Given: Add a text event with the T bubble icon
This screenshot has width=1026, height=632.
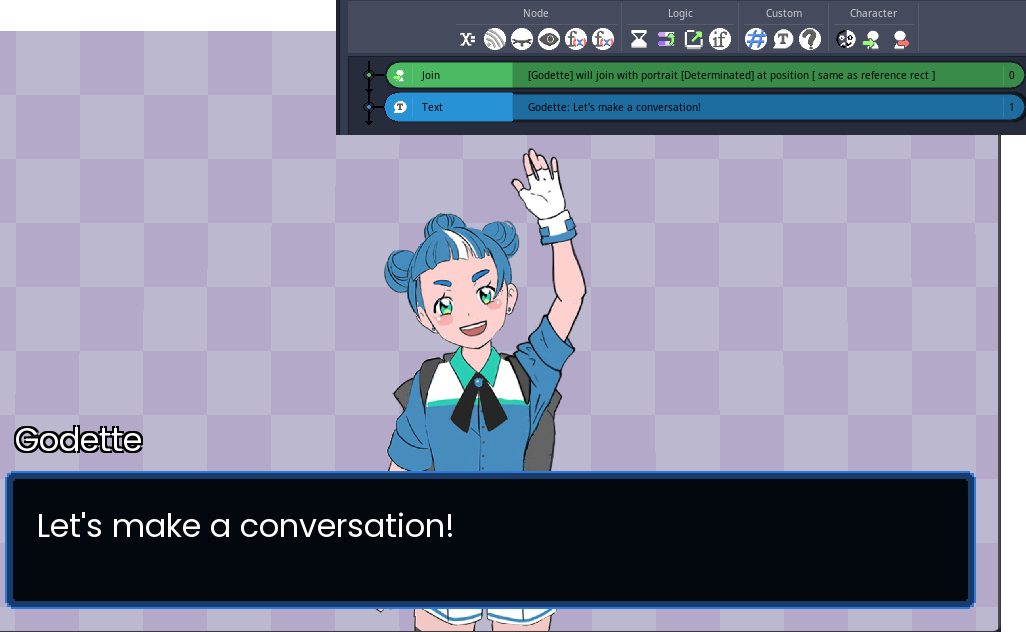Looking at the screenshot, I should click(x=783, y=39).
